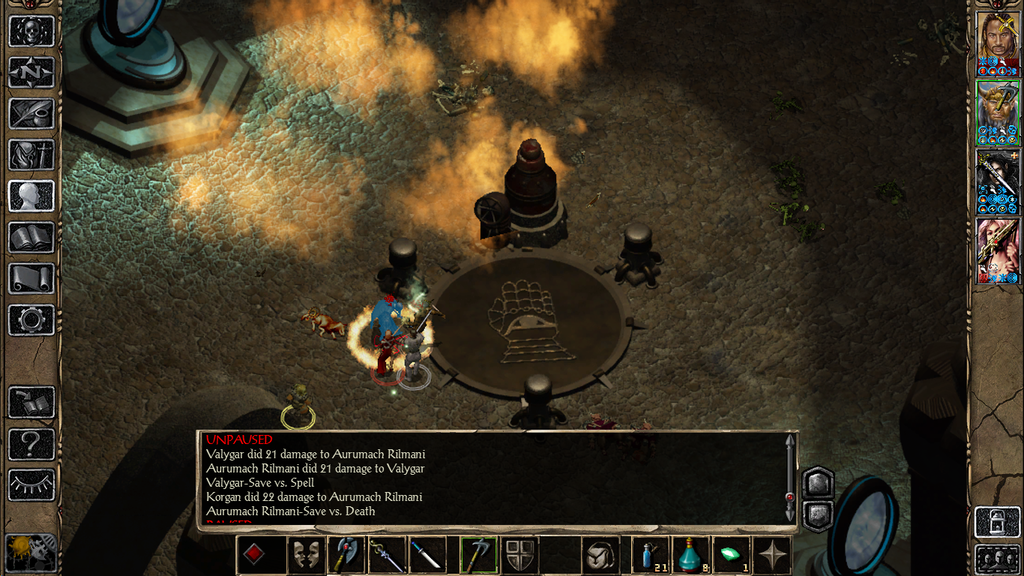Open the priest scroll button
1024x576 pixels.
31,278
